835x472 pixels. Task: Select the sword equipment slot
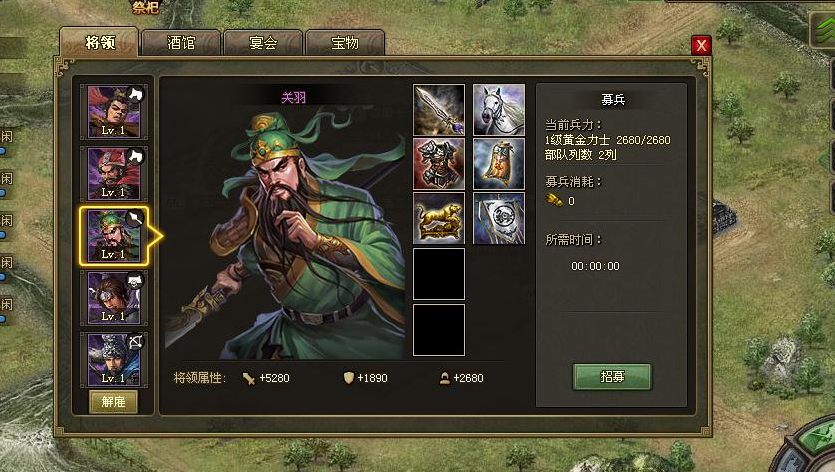439,110
